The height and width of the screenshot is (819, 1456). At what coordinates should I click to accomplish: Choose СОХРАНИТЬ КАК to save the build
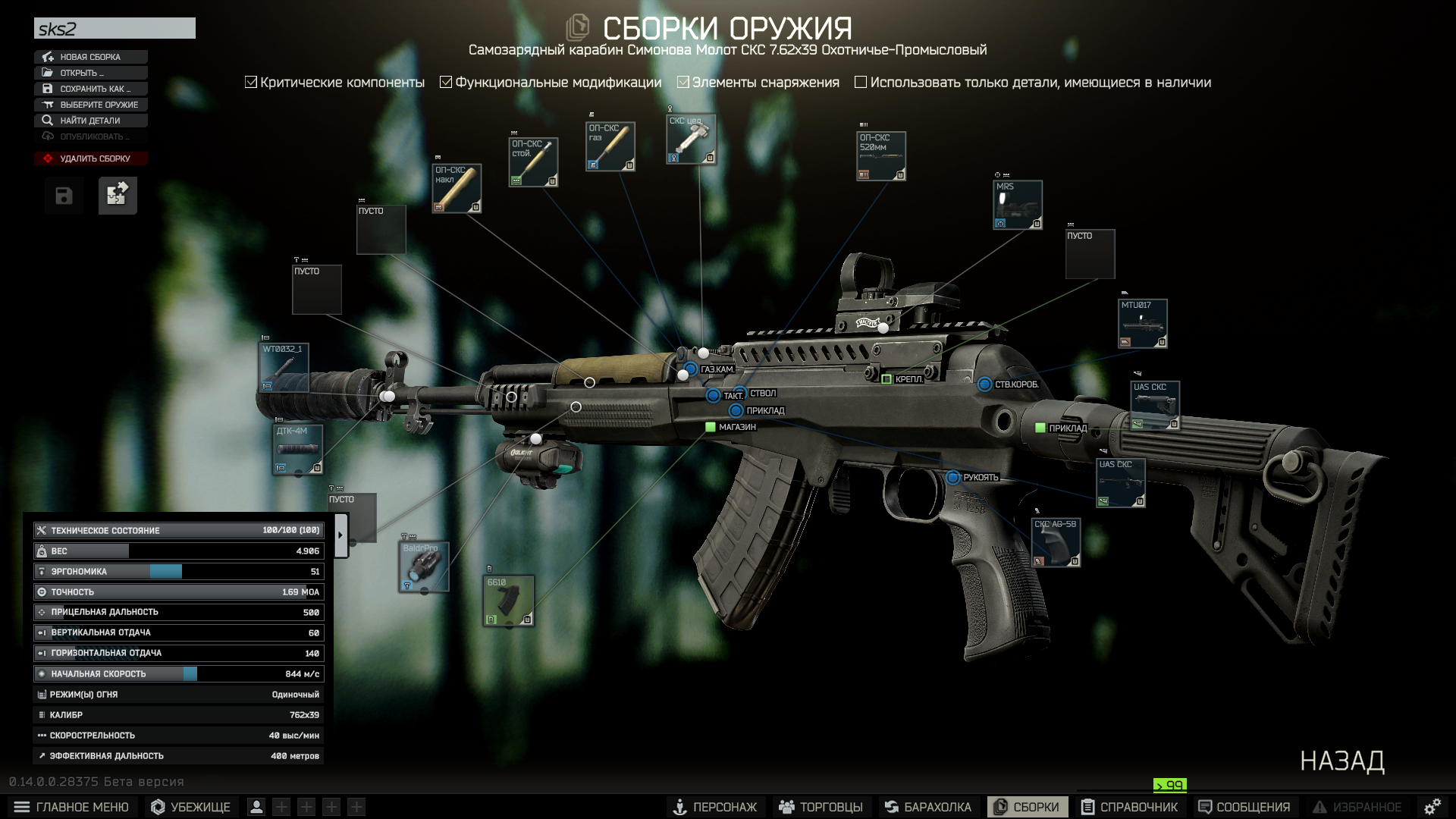90,89
